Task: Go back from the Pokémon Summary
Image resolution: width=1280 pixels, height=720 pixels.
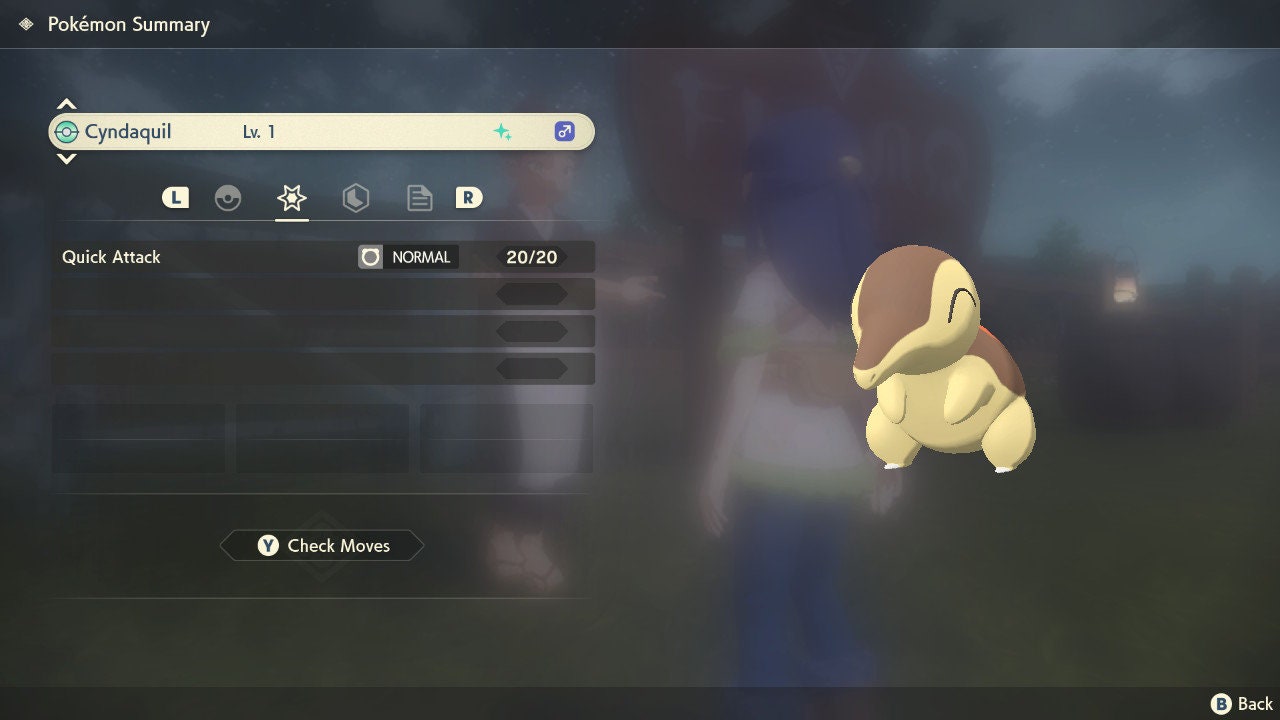Action: (1242, 704)
